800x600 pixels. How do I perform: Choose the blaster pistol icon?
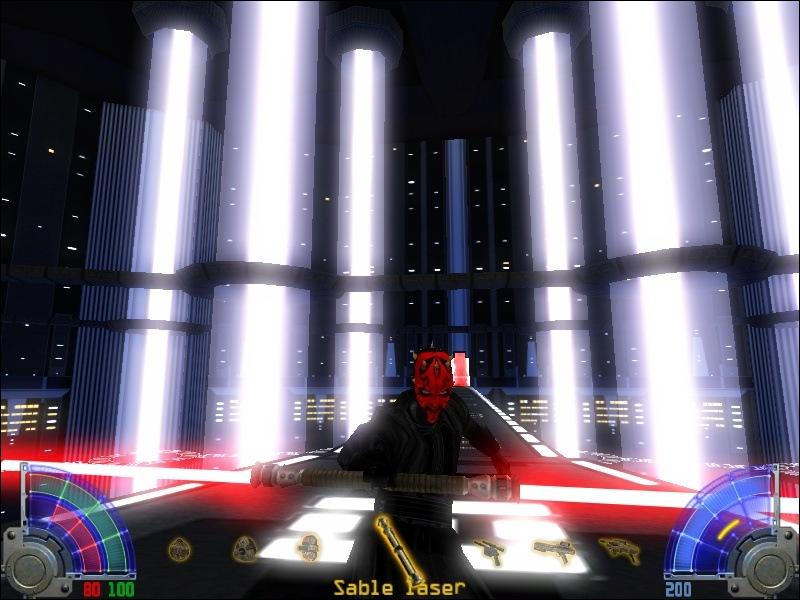pyautogui.click(x=487, y=549)
